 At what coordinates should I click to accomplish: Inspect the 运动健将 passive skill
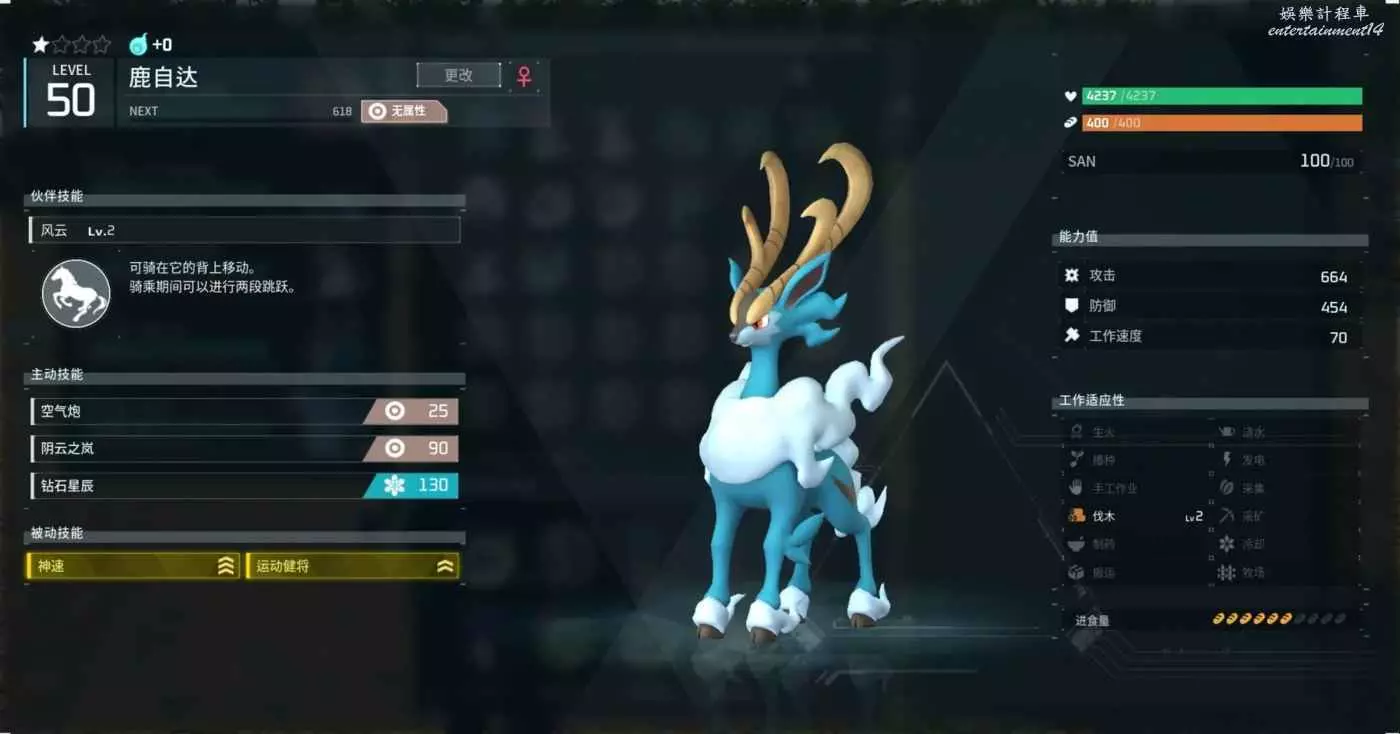point(352,566)
